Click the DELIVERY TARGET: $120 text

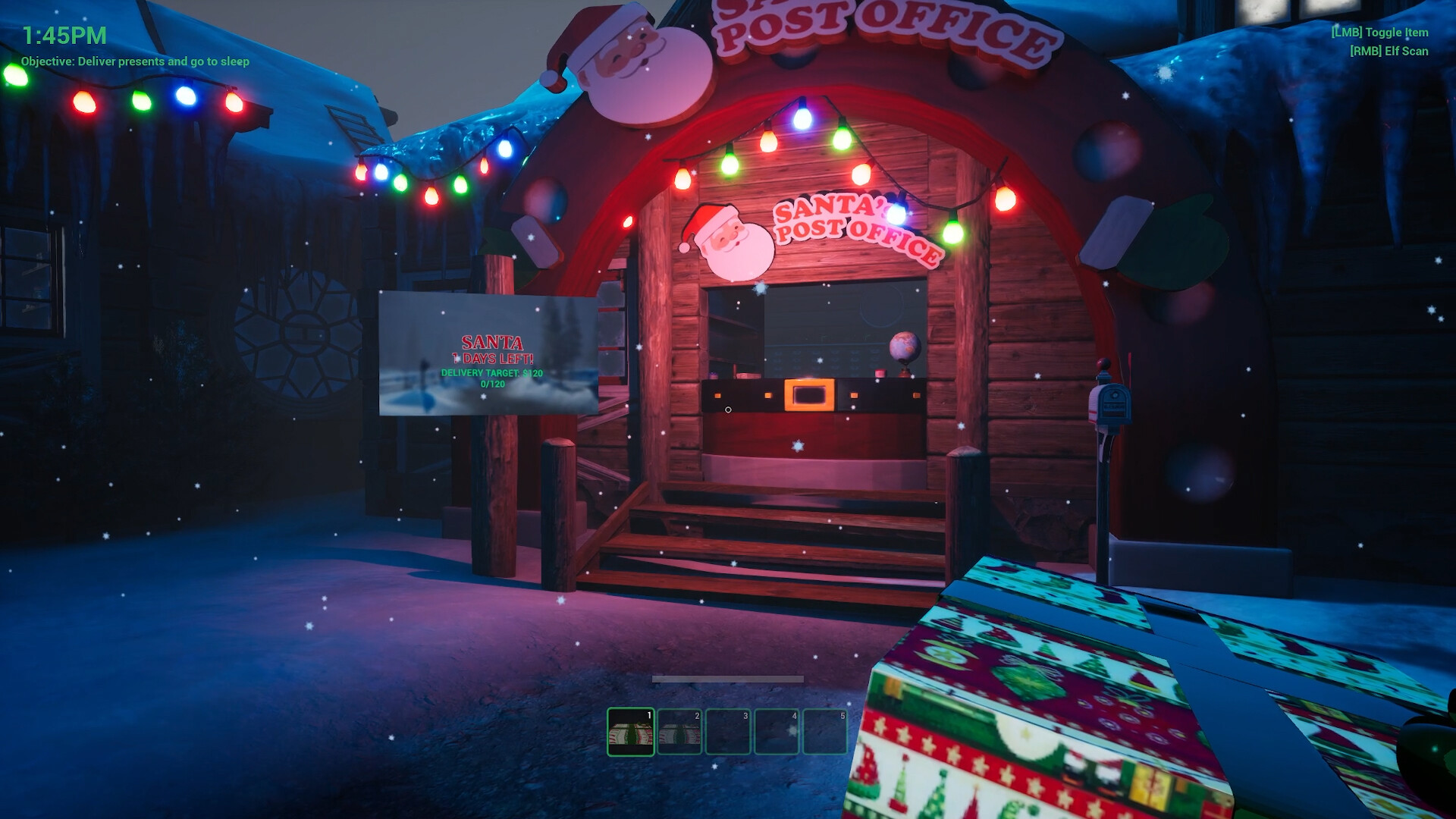[492, 372]
